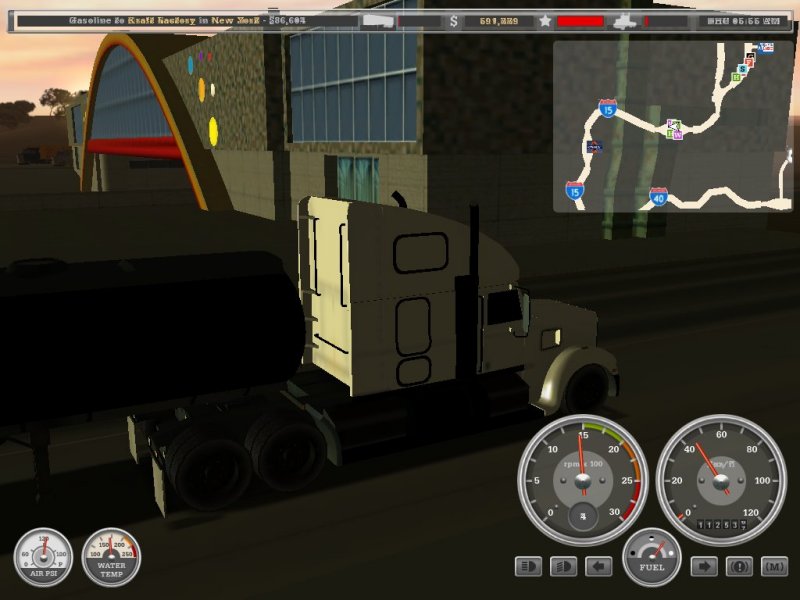This screenshot has width=800, height=600.
Task: Open the map with the (M) button
Action: (x=774, y=567)
